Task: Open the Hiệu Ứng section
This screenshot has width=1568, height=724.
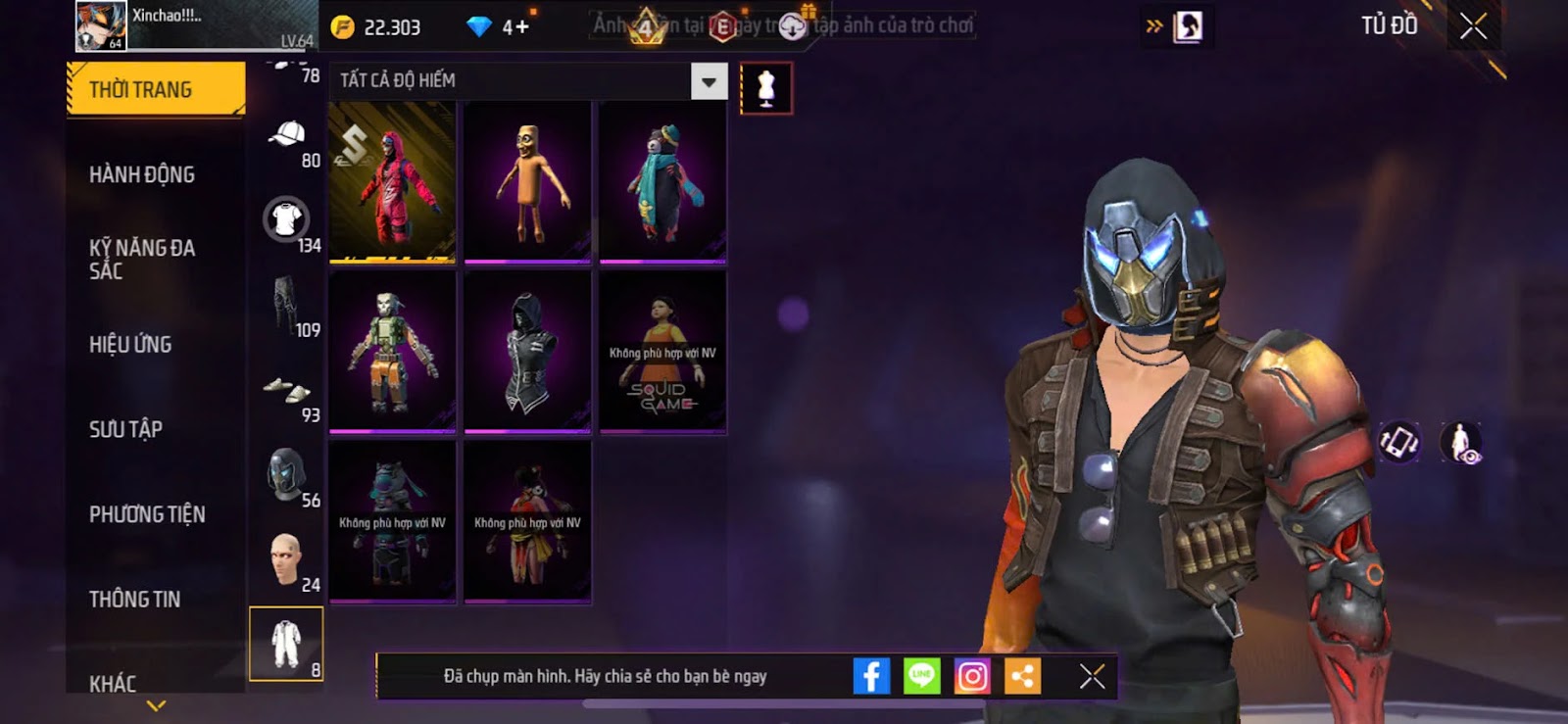Action: tap(130, 344)
